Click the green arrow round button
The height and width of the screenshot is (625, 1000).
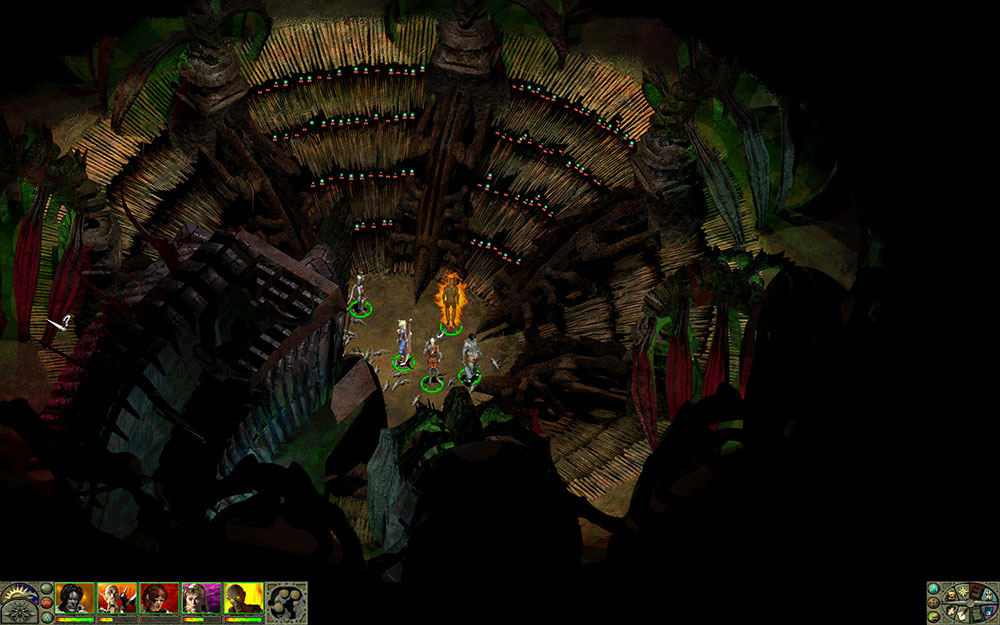(x=934, y=617)
